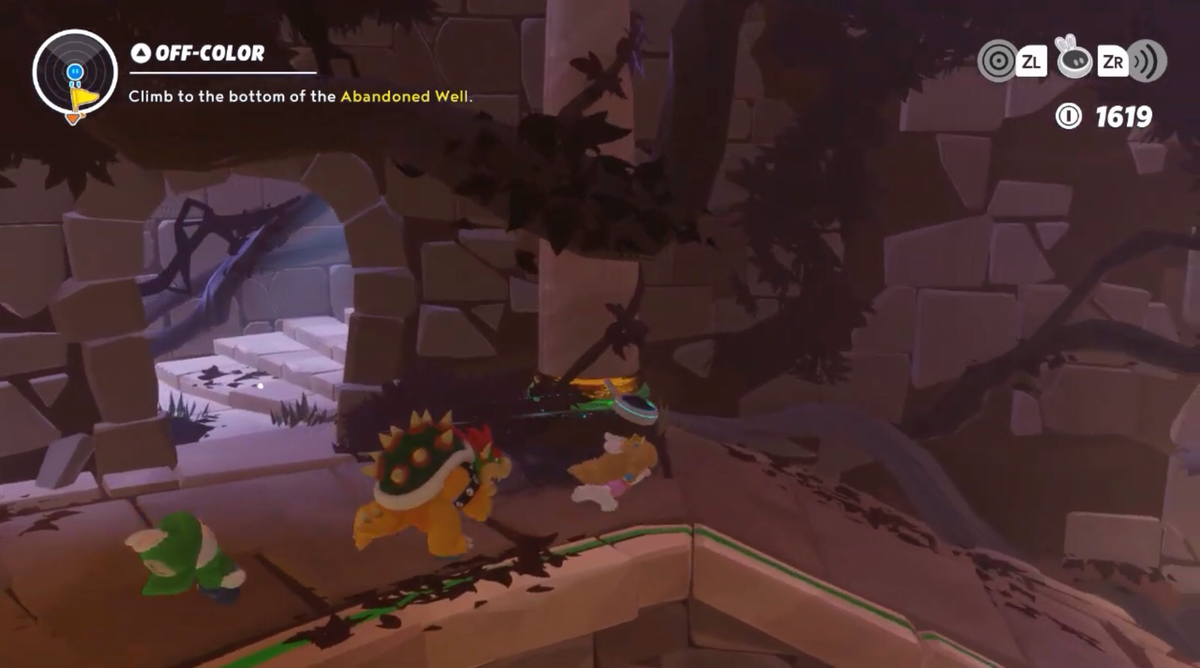Select the Beep-0 robot icon
Image resolution: width=1200 pixels, height=668 pixels.
tap(1073, 60)
